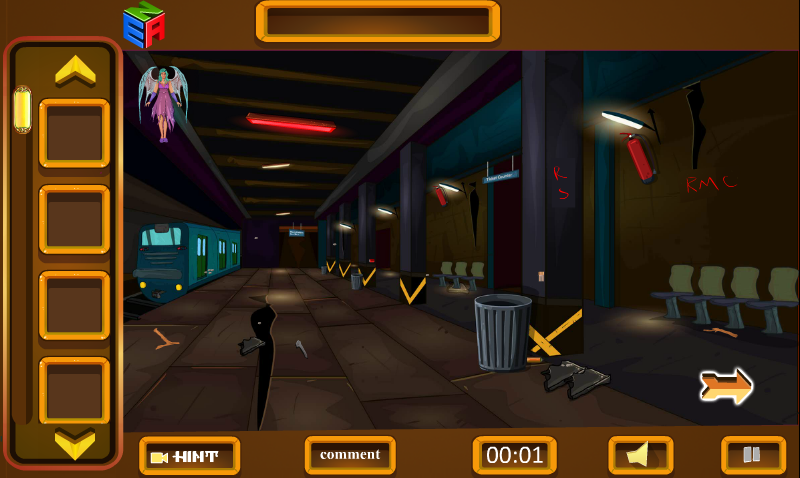Go to the next scene with the orange arrow

(x=726, y=386)
